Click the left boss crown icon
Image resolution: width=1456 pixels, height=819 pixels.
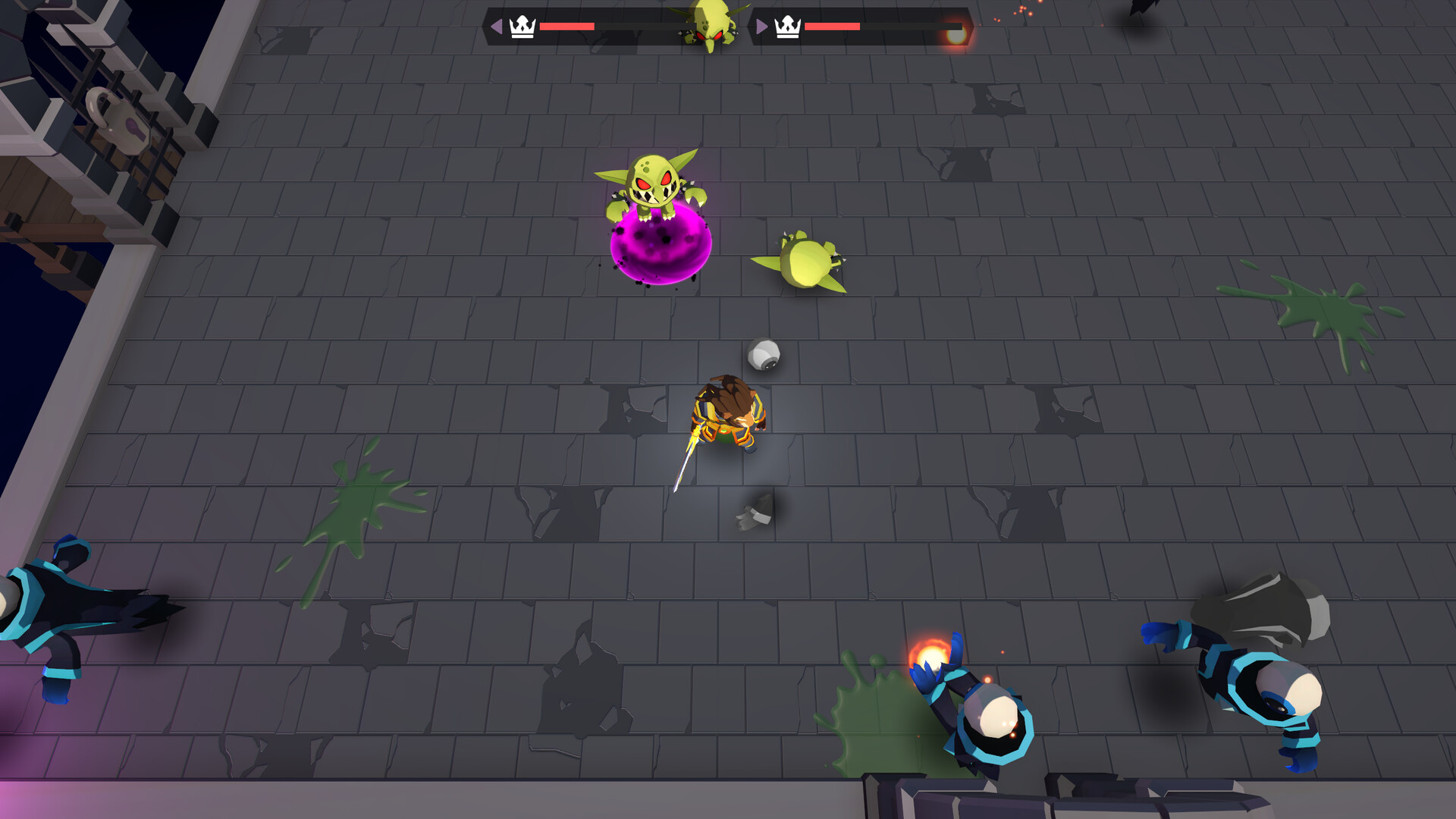coord(521,25)
